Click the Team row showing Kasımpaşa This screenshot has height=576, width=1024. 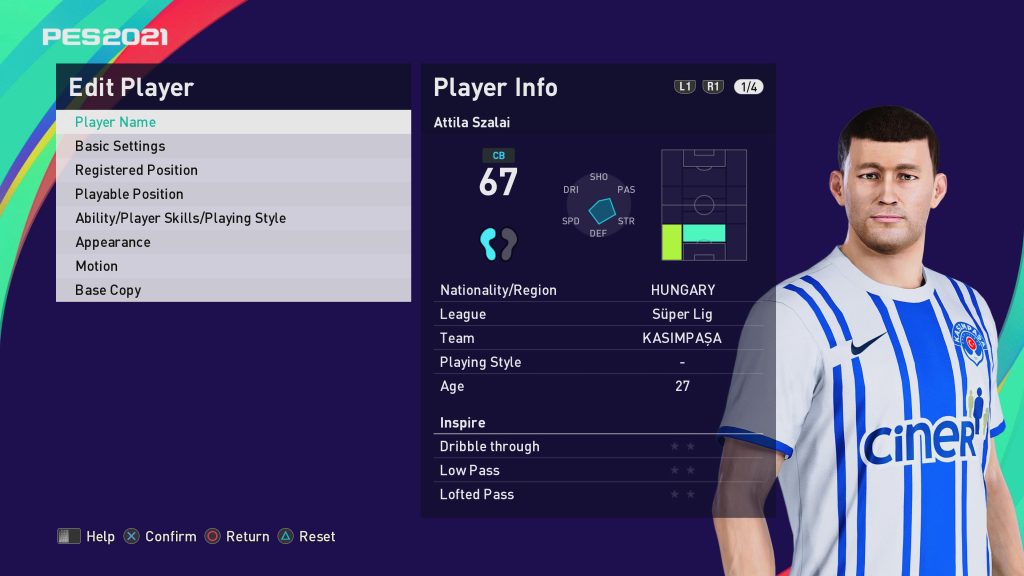coord(597,338)
